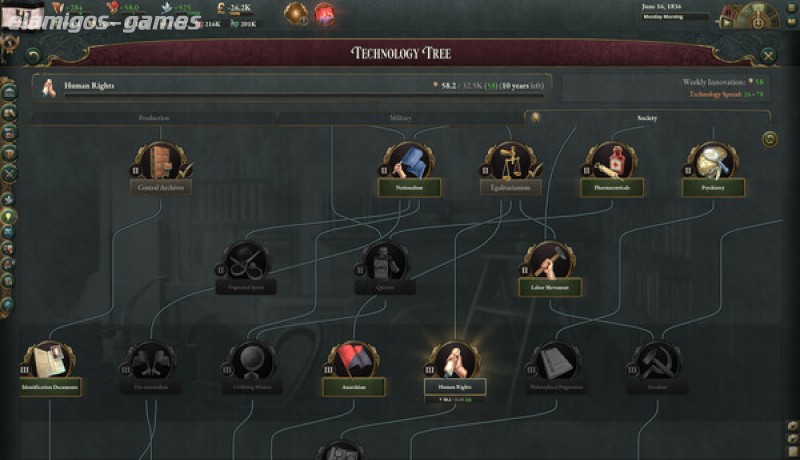
Task: Open the current research Human Rights bar
Action: 292,87
